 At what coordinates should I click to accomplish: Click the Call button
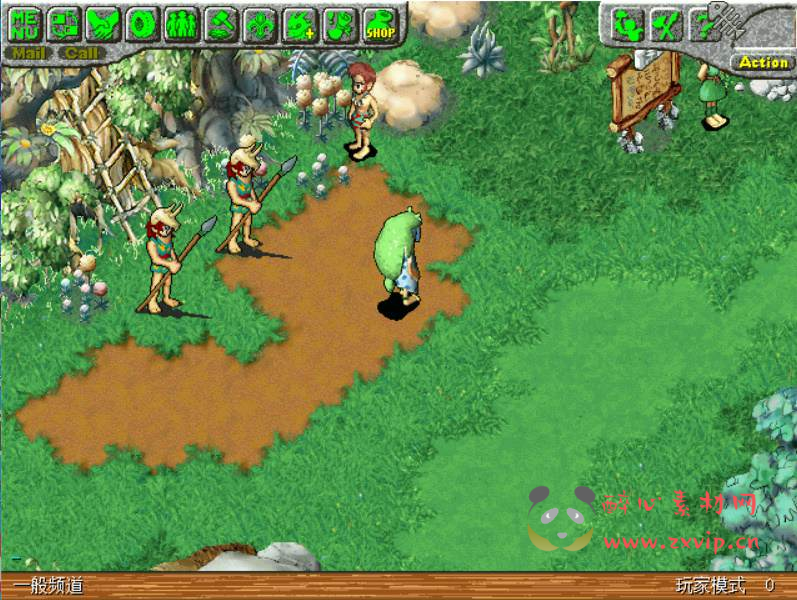click(82, 53)
